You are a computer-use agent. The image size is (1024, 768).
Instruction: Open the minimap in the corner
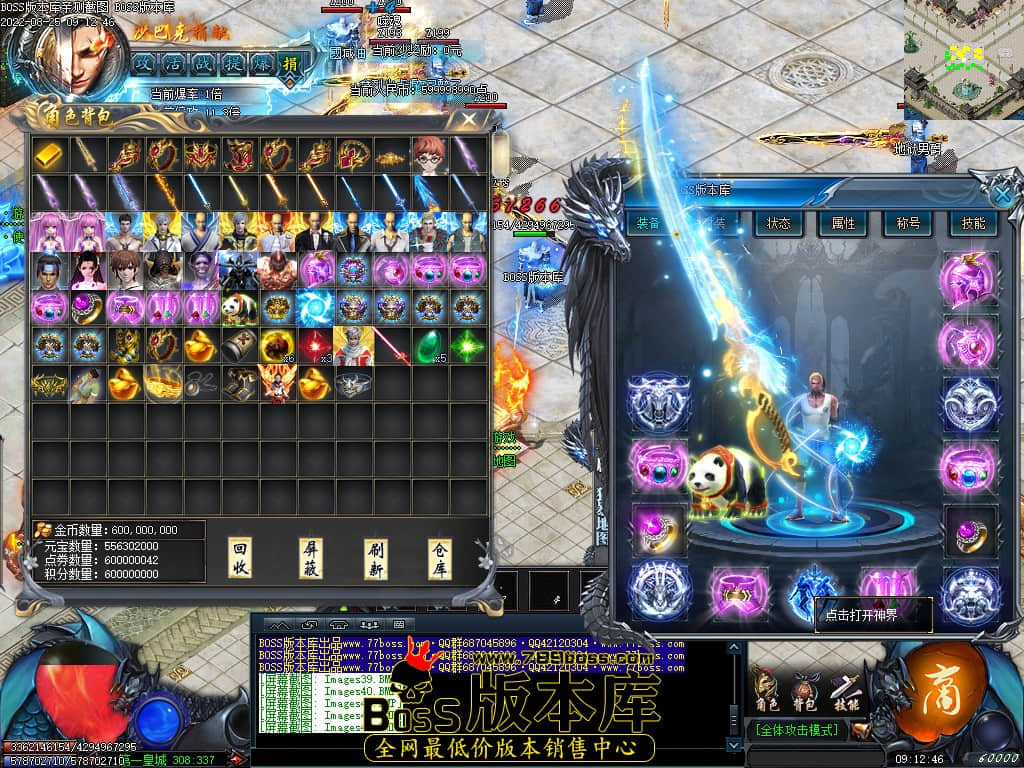pos(963,60)
